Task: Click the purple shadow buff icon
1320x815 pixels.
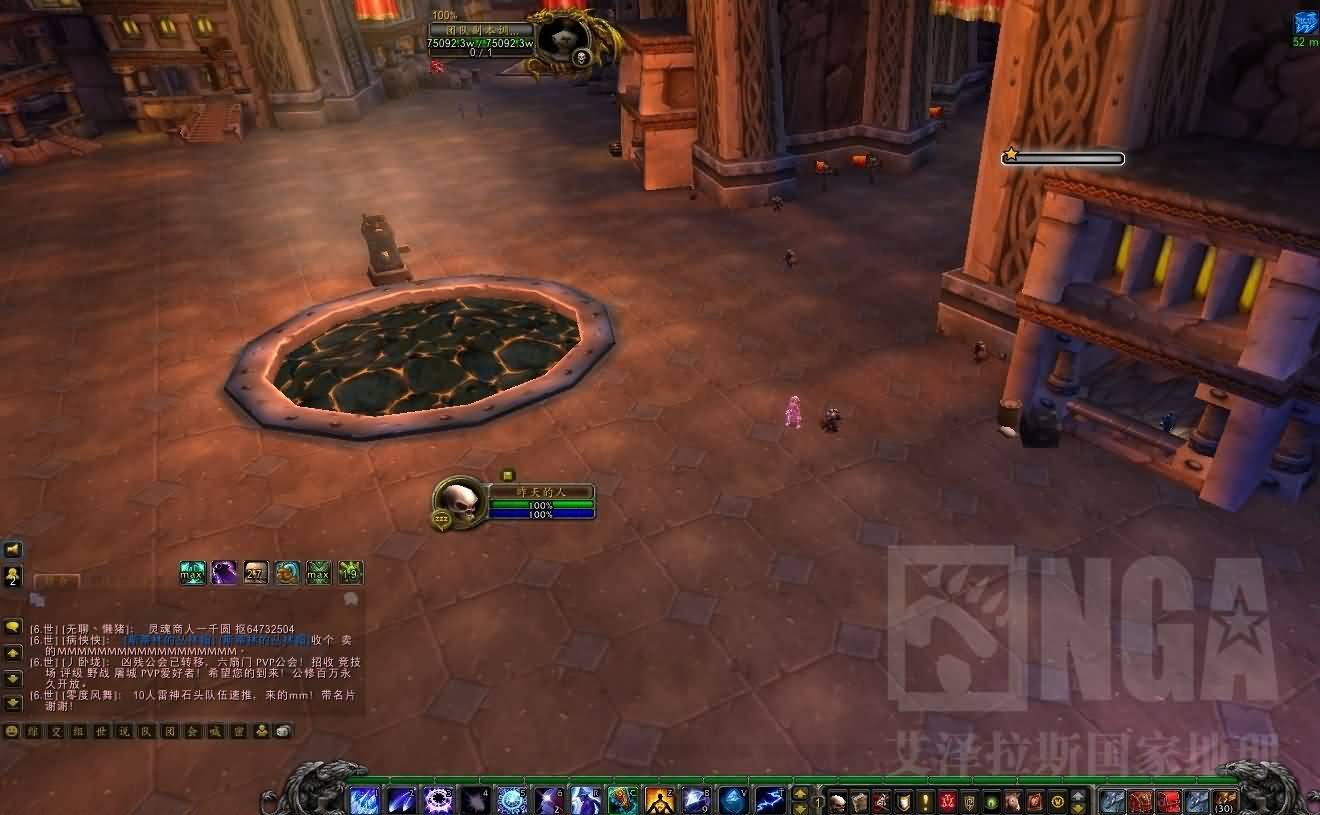Action: click(x=224, y=573)
